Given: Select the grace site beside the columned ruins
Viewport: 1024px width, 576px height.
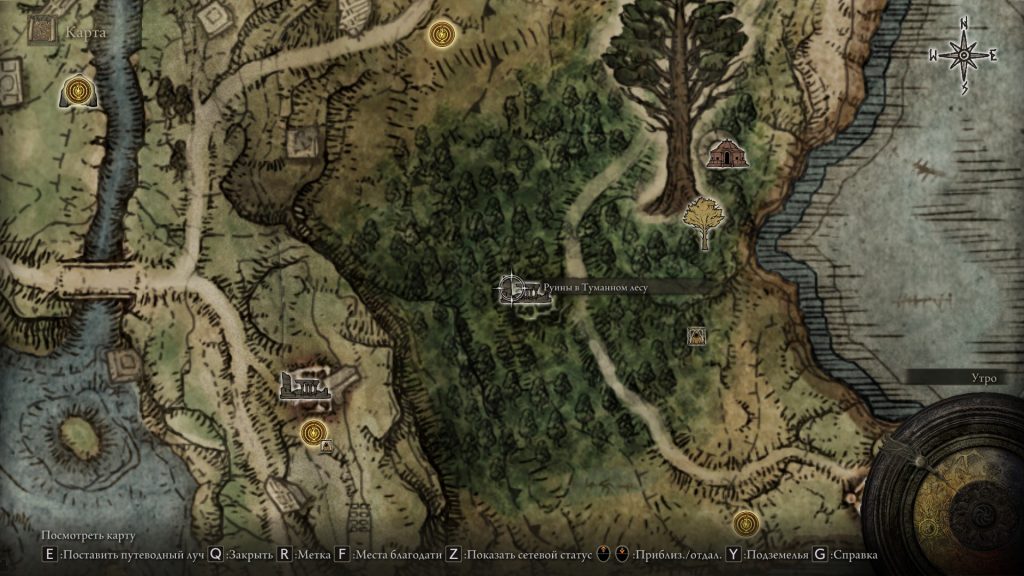Looking at the screenshot, I should click(314, 432).
